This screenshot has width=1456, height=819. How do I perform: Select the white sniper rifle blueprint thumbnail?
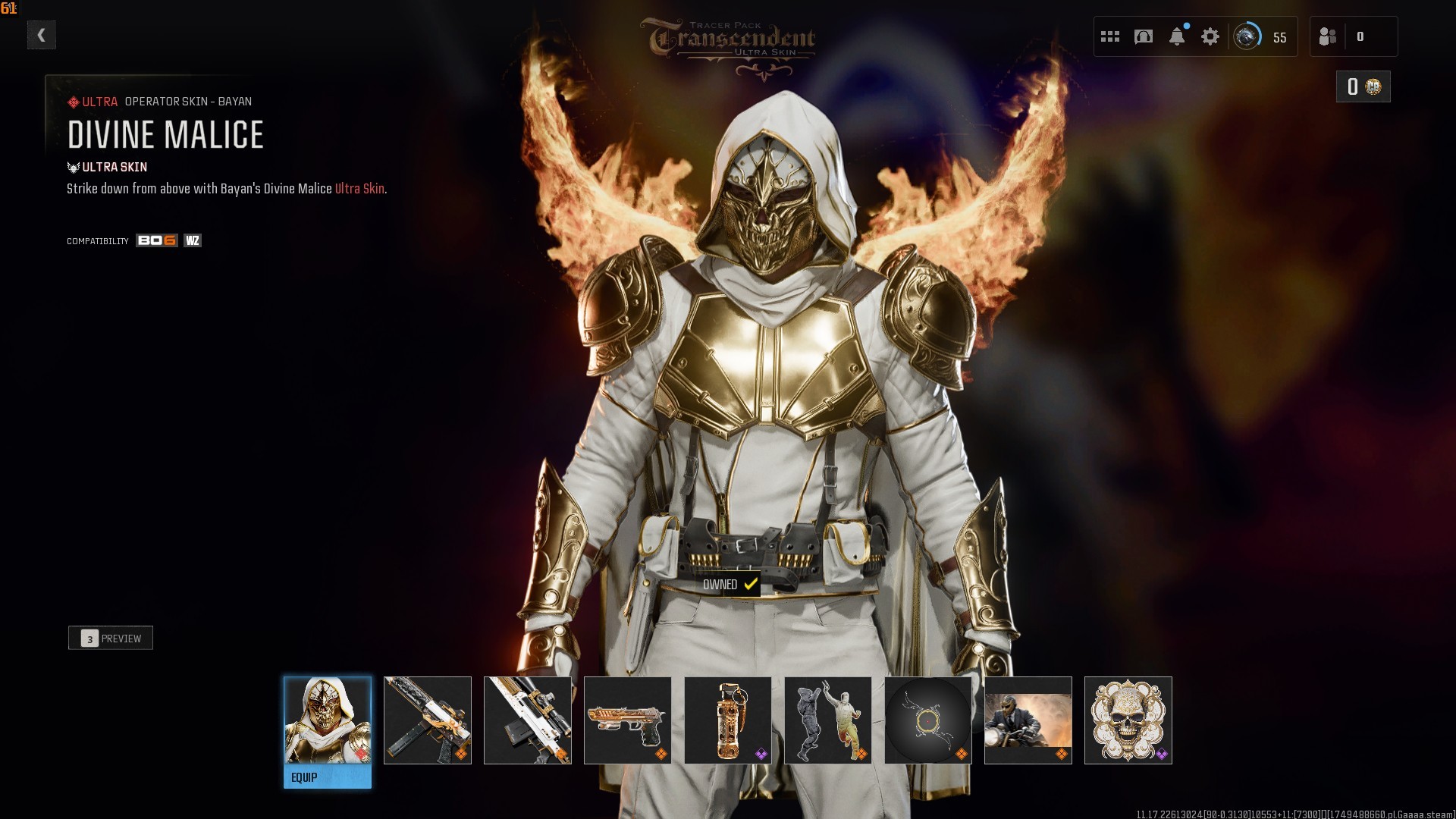tap(528, 720)
